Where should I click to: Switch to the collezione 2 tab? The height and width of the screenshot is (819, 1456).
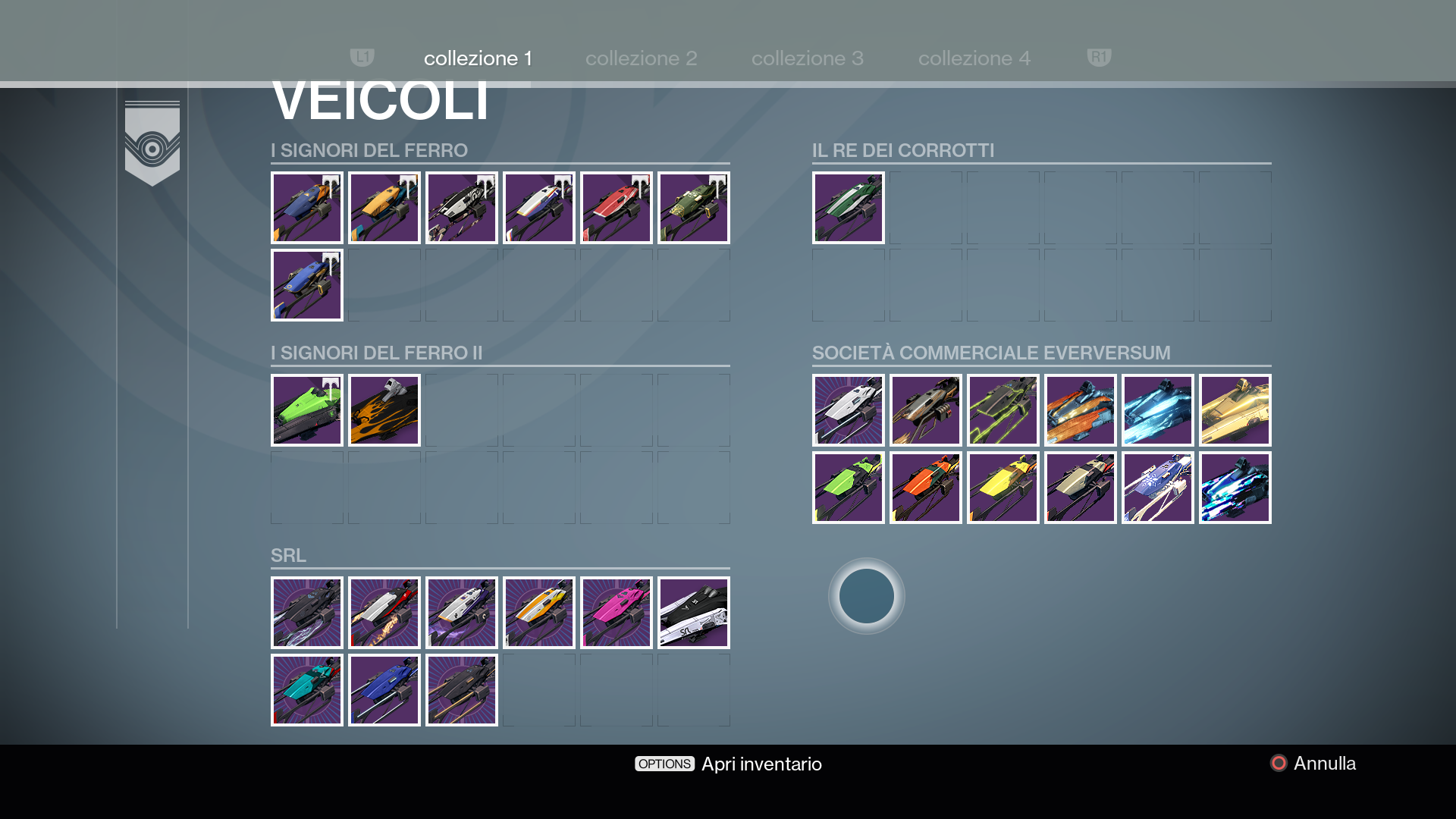point(641,58)
